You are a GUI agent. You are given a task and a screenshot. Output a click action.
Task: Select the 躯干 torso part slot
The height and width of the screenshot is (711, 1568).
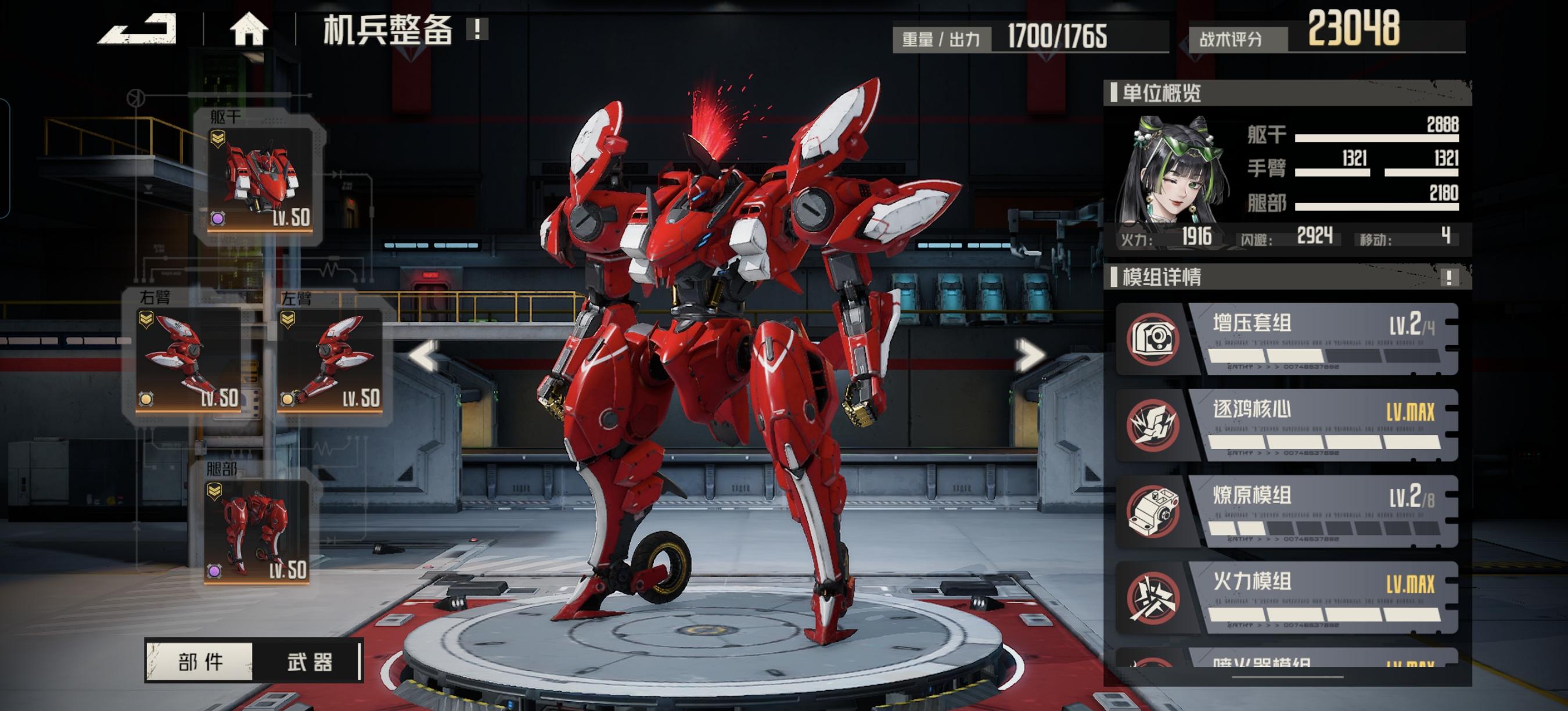pyautogui.click(x=260, y=178)
